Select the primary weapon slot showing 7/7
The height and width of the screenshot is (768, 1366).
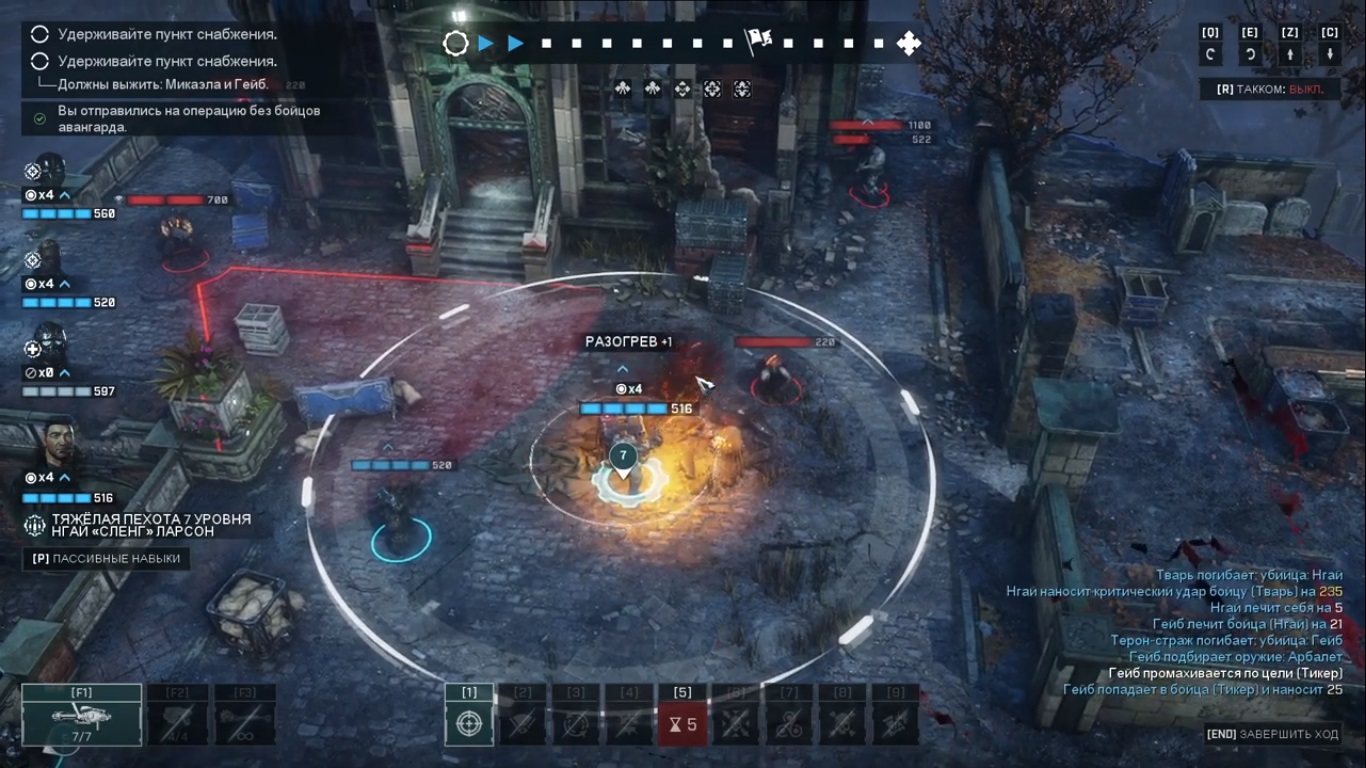point(82,716)
